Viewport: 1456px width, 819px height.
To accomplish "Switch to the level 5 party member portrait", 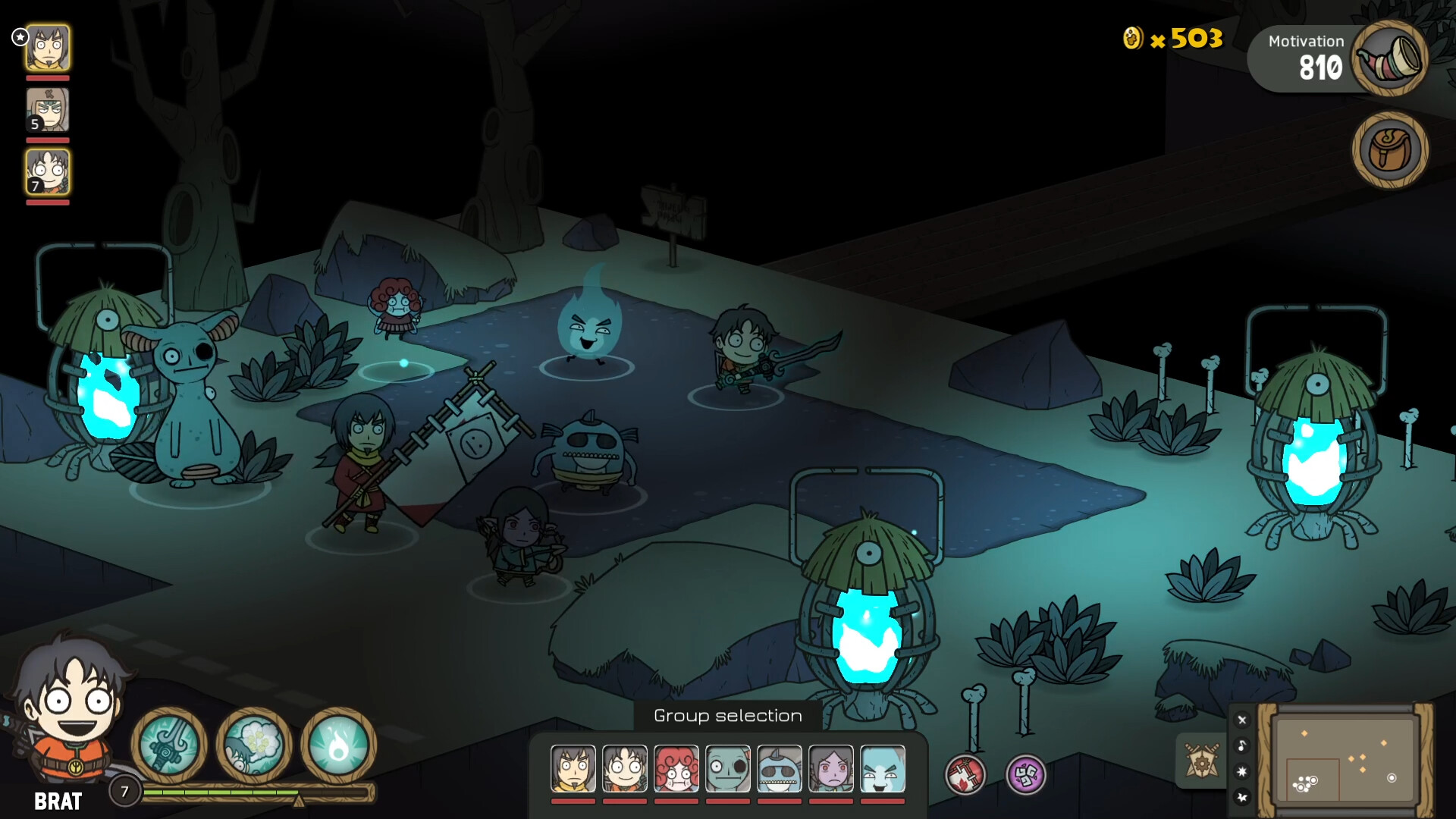I will [x=47, y=109].
